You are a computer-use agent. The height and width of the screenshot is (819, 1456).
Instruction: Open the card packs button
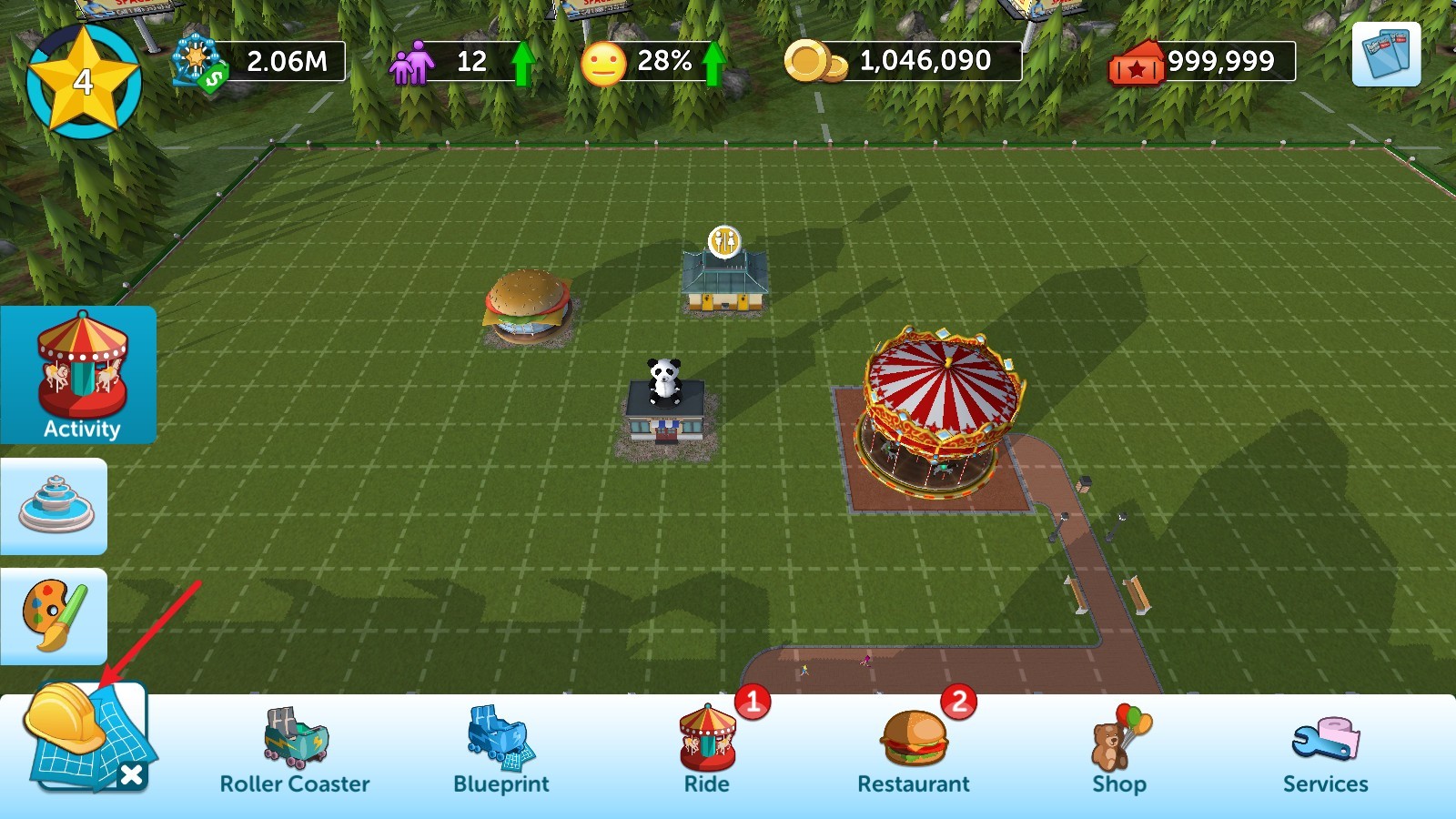point(1386,55)
